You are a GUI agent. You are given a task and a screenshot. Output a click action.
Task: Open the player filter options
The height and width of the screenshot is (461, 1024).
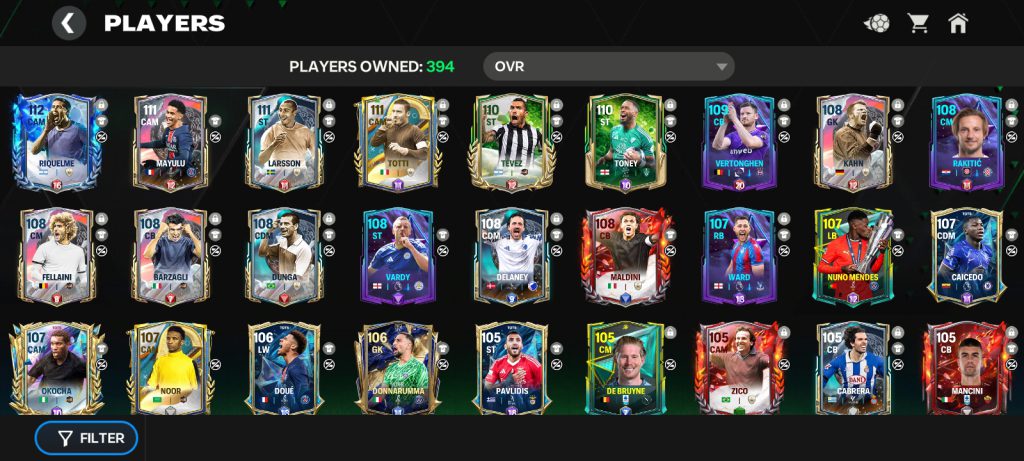click(87, 438)
